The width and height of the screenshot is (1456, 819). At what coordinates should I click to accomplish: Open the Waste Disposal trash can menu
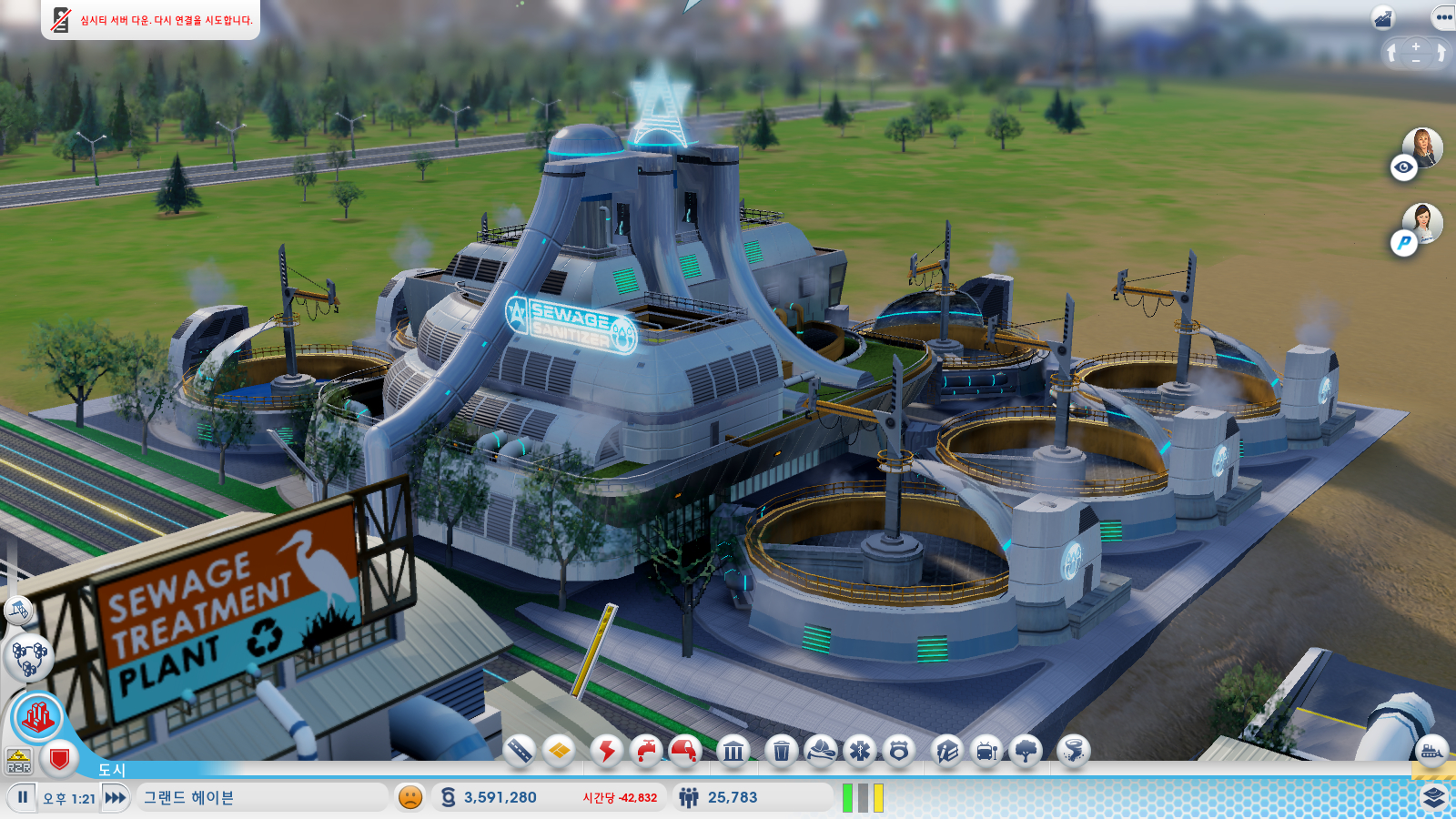[781, 751]
